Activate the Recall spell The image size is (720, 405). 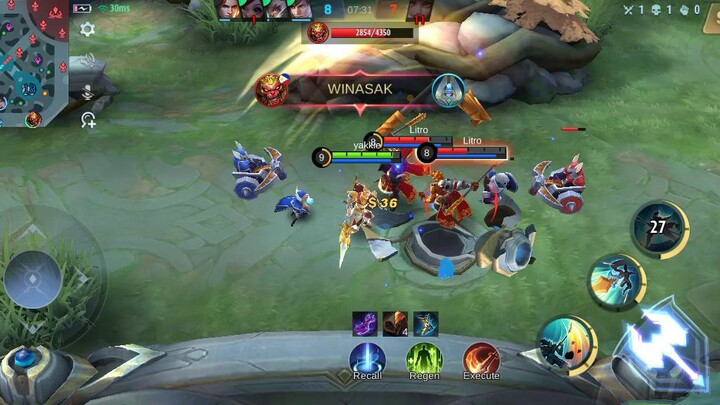point(367,358)
